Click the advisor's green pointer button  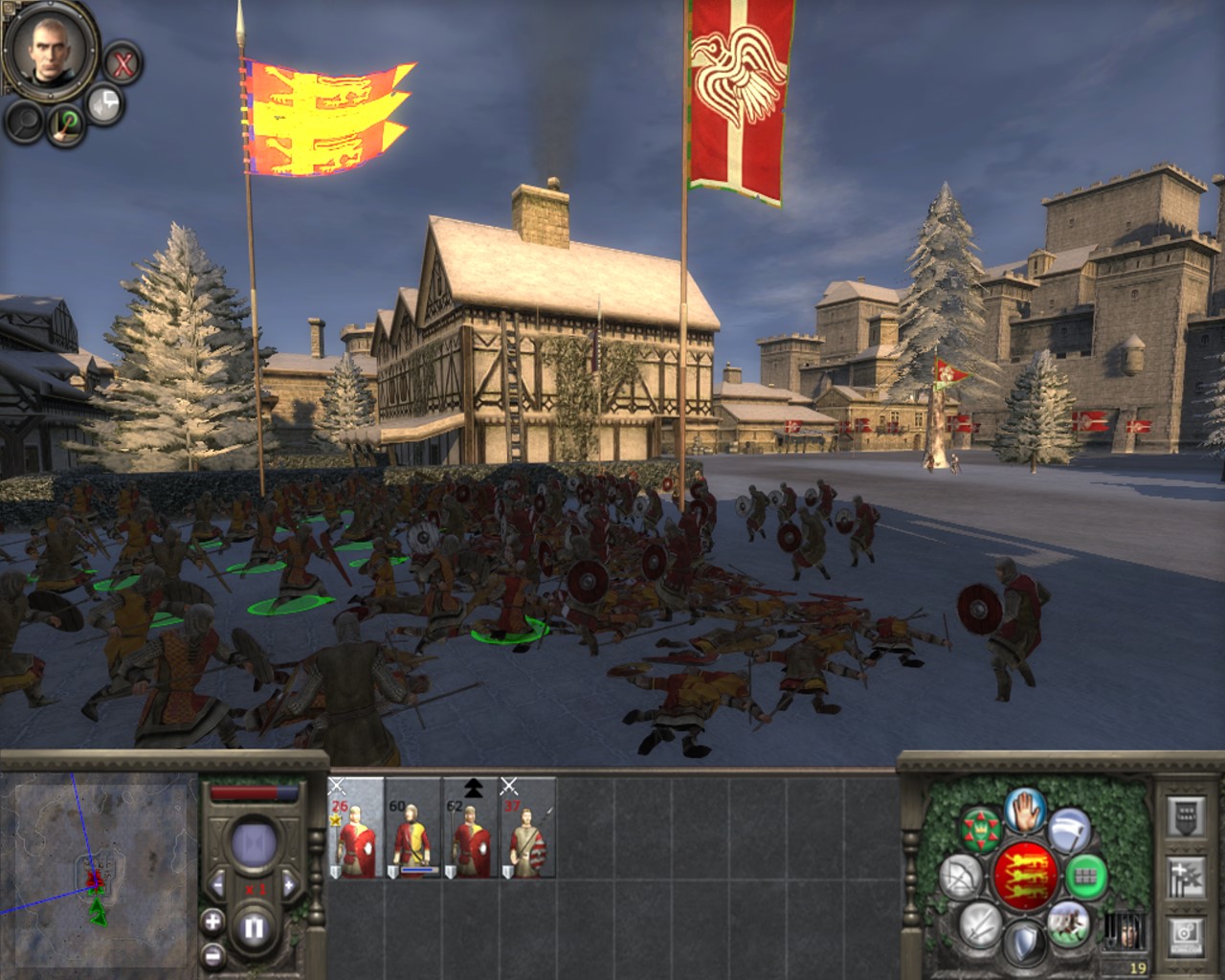click(67, 124)
